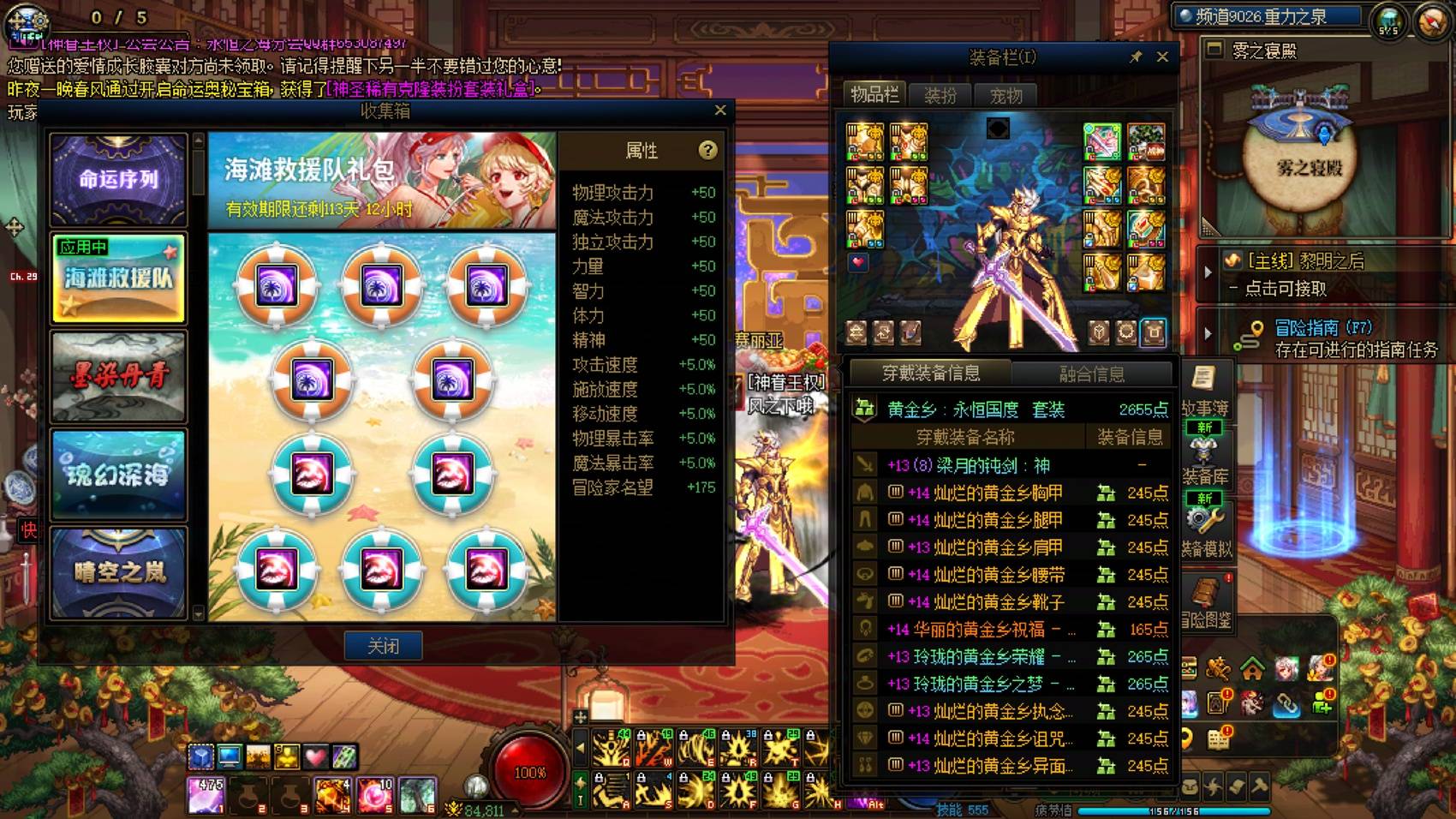Pin the 装备栏 window with the pushpin
This screenshot has width=1456, height=819.
pos(1137,57)
